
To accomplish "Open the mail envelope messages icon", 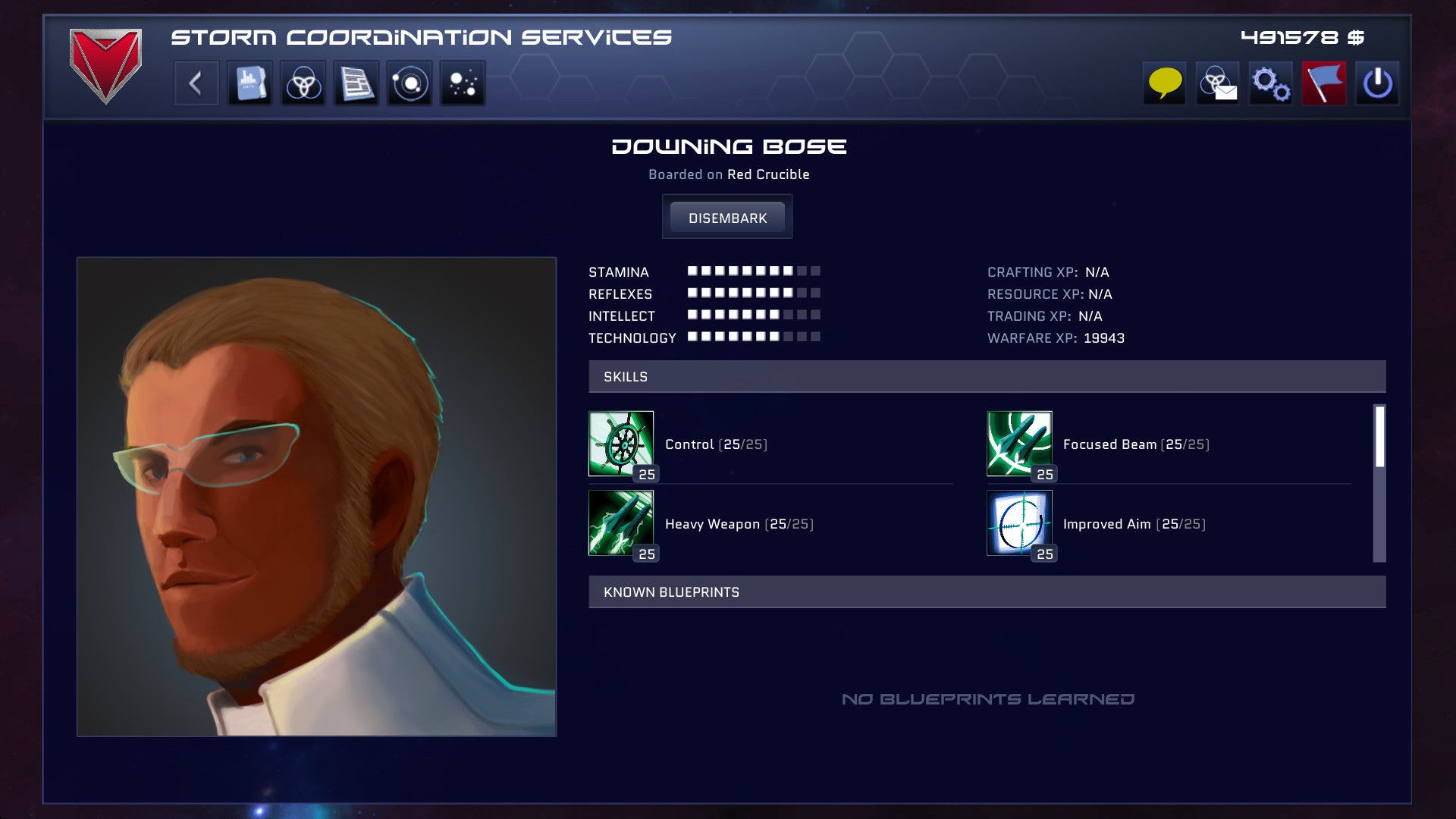I will (x=1218, y=83).
